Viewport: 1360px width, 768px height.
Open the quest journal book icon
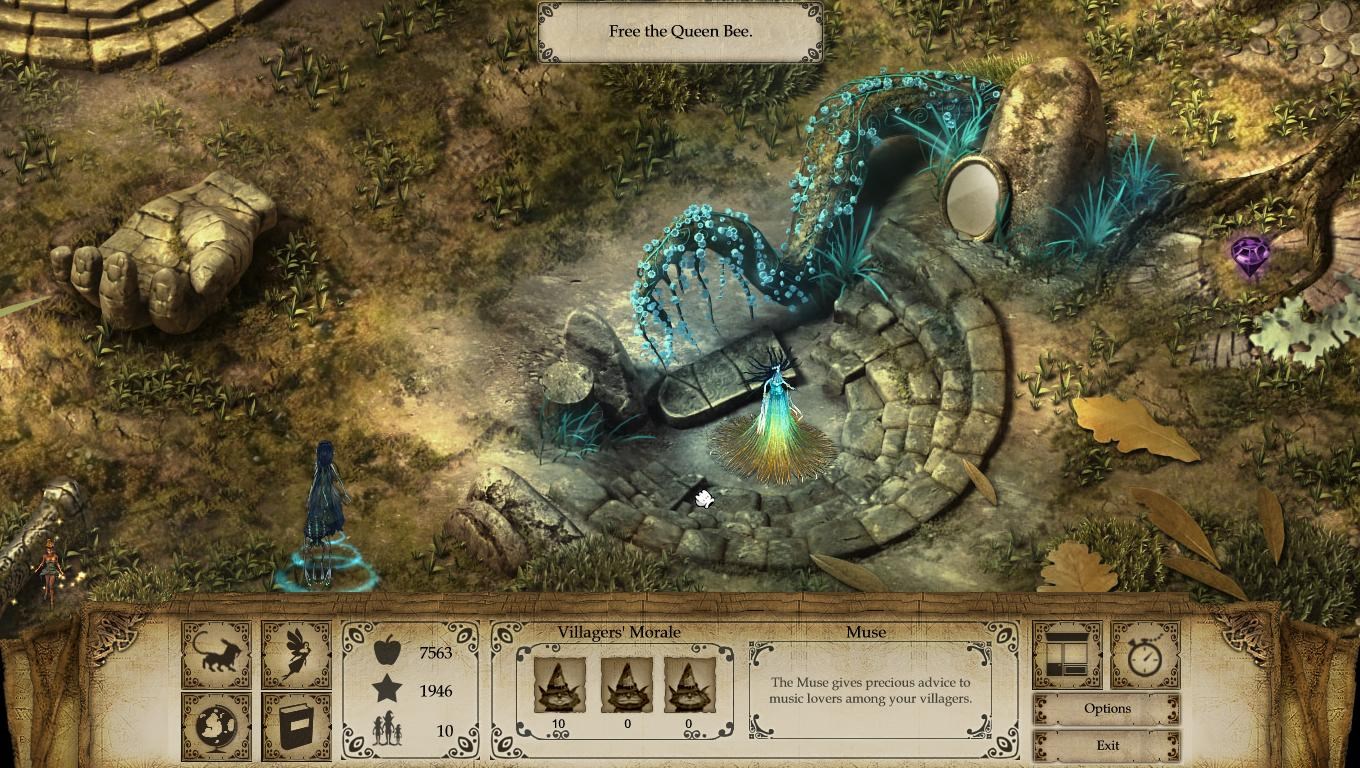(295, 725)
